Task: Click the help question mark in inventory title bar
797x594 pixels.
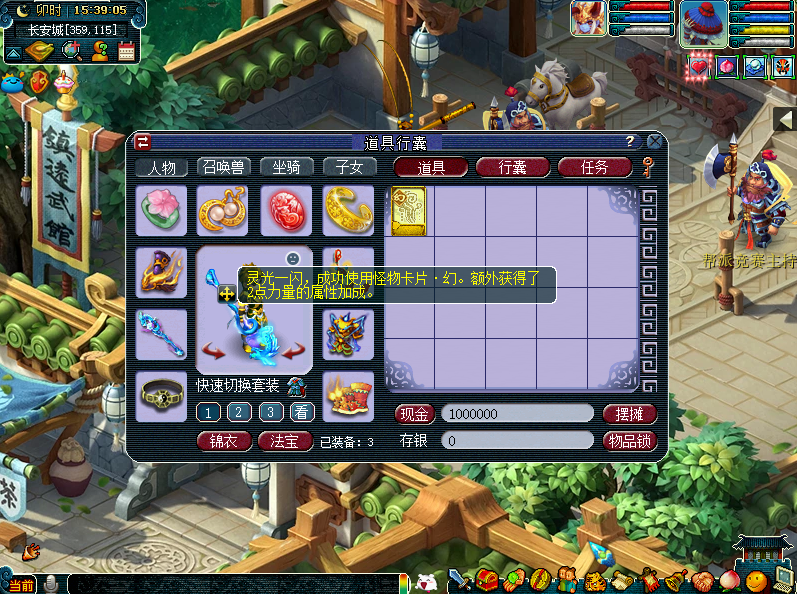Action: point(630,142)
